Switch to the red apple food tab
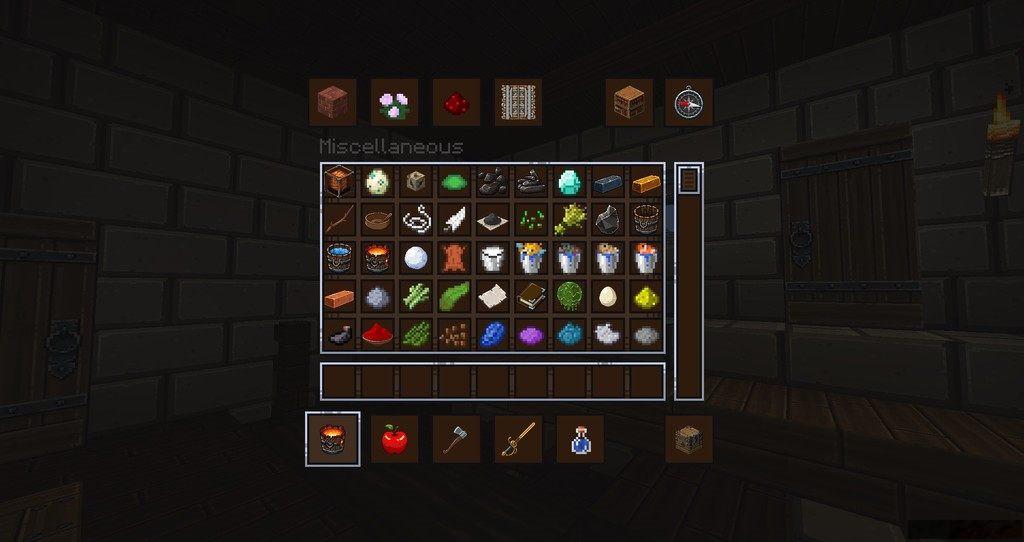Viewport: 1024px width, 542px height. tap(394, 438)
